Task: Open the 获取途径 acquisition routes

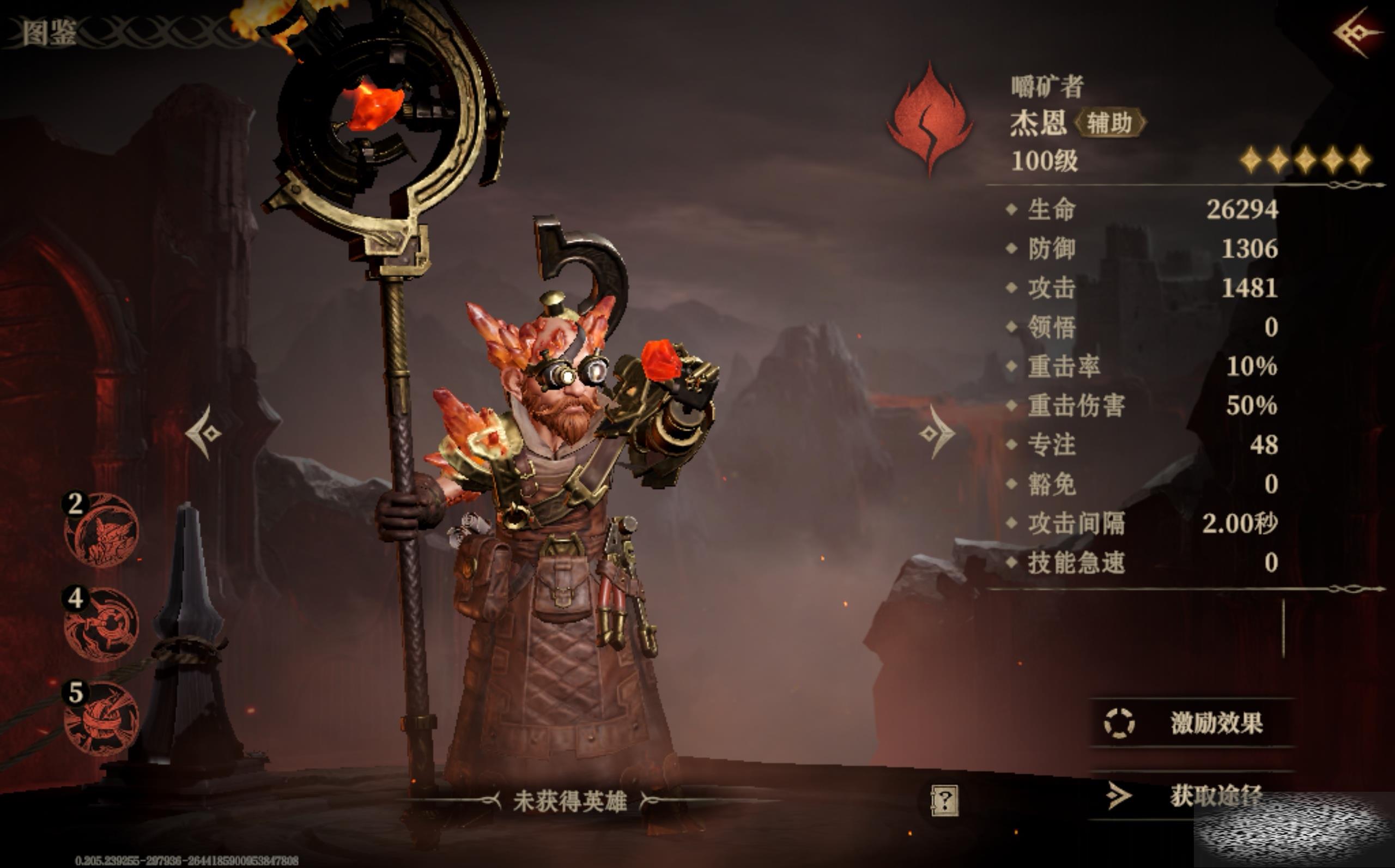Action: pos(1191,796)
